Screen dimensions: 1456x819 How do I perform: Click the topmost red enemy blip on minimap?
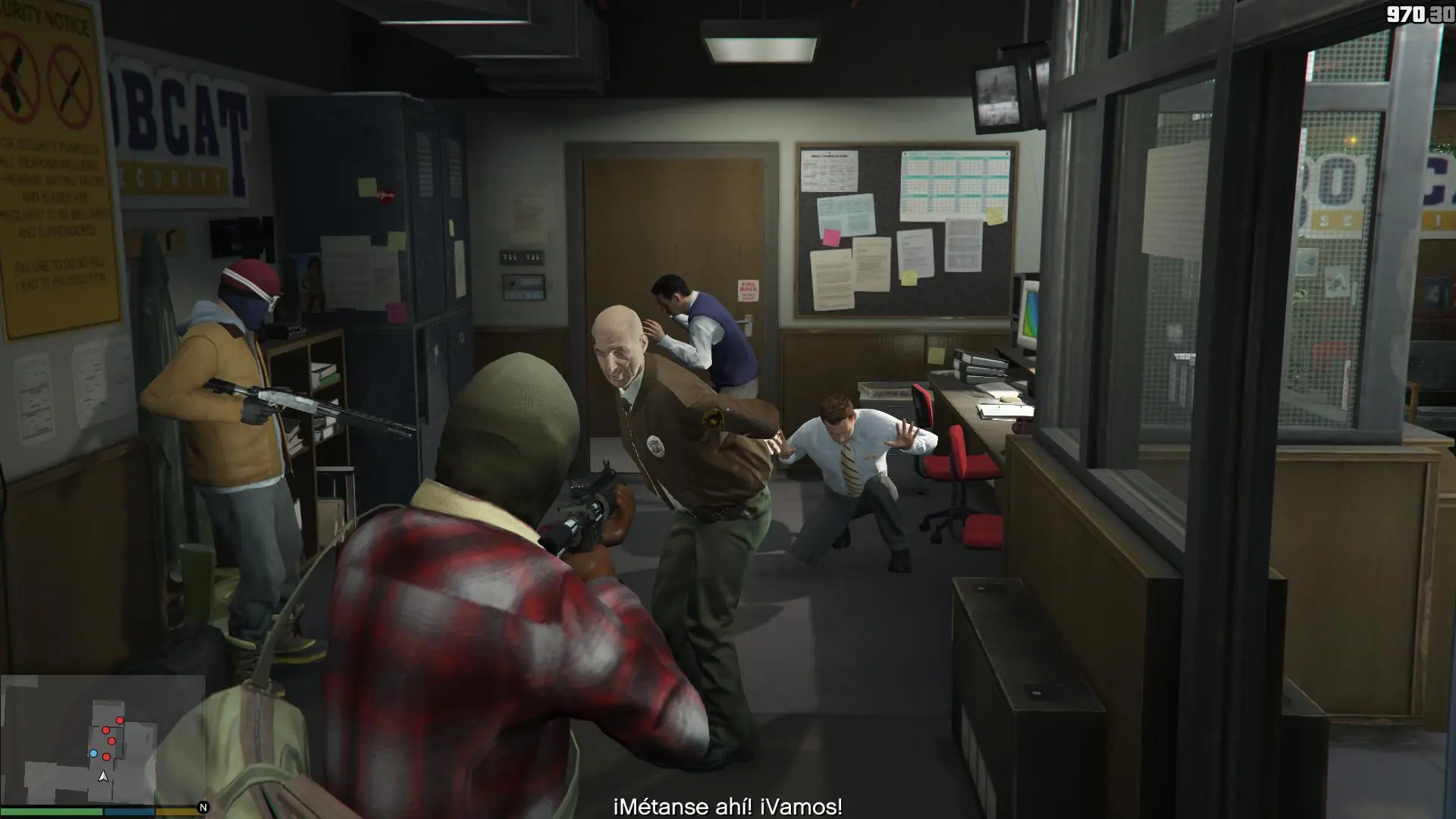(x=120, y=720)
